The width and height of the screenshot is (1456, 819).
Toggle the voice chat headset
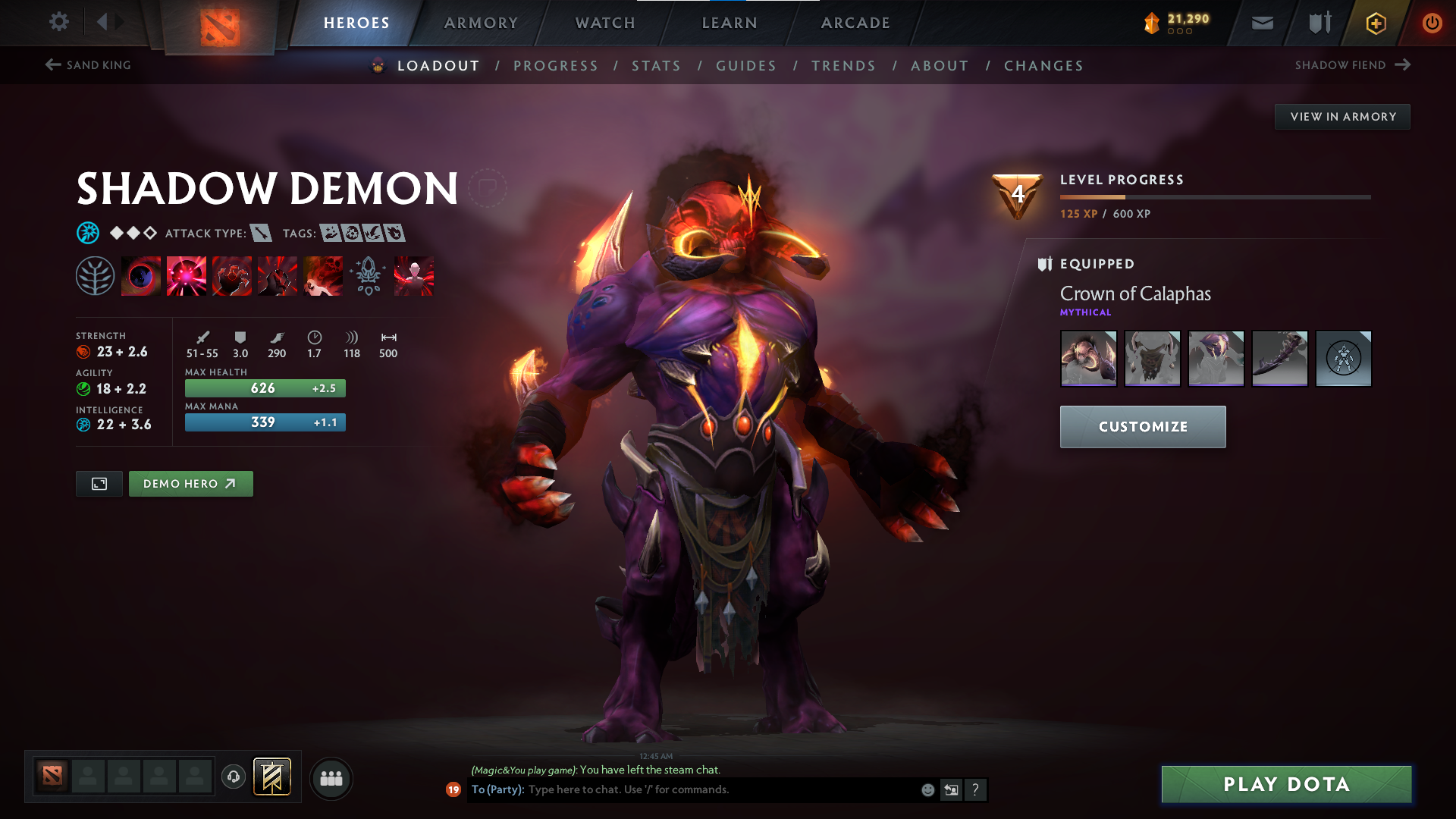tap(233, 778)
